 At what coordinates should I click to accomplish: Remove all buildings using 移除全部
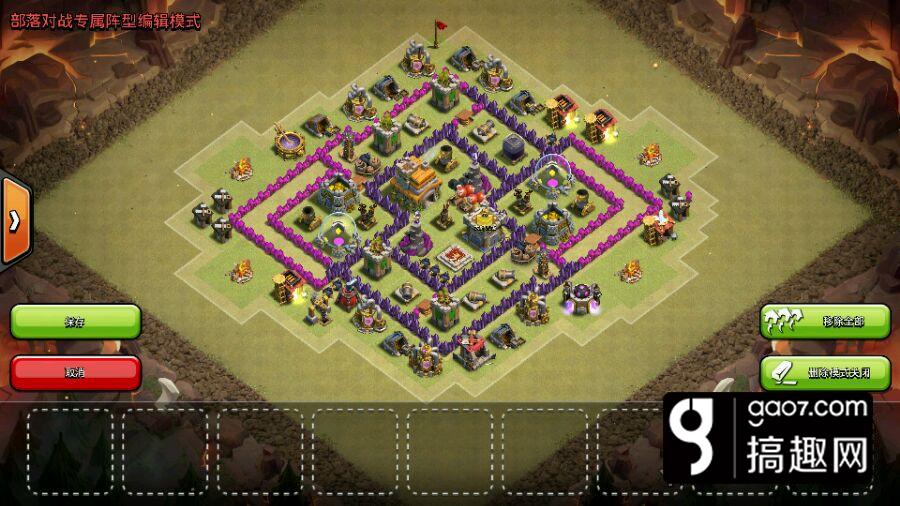click(x=824, y=321)
